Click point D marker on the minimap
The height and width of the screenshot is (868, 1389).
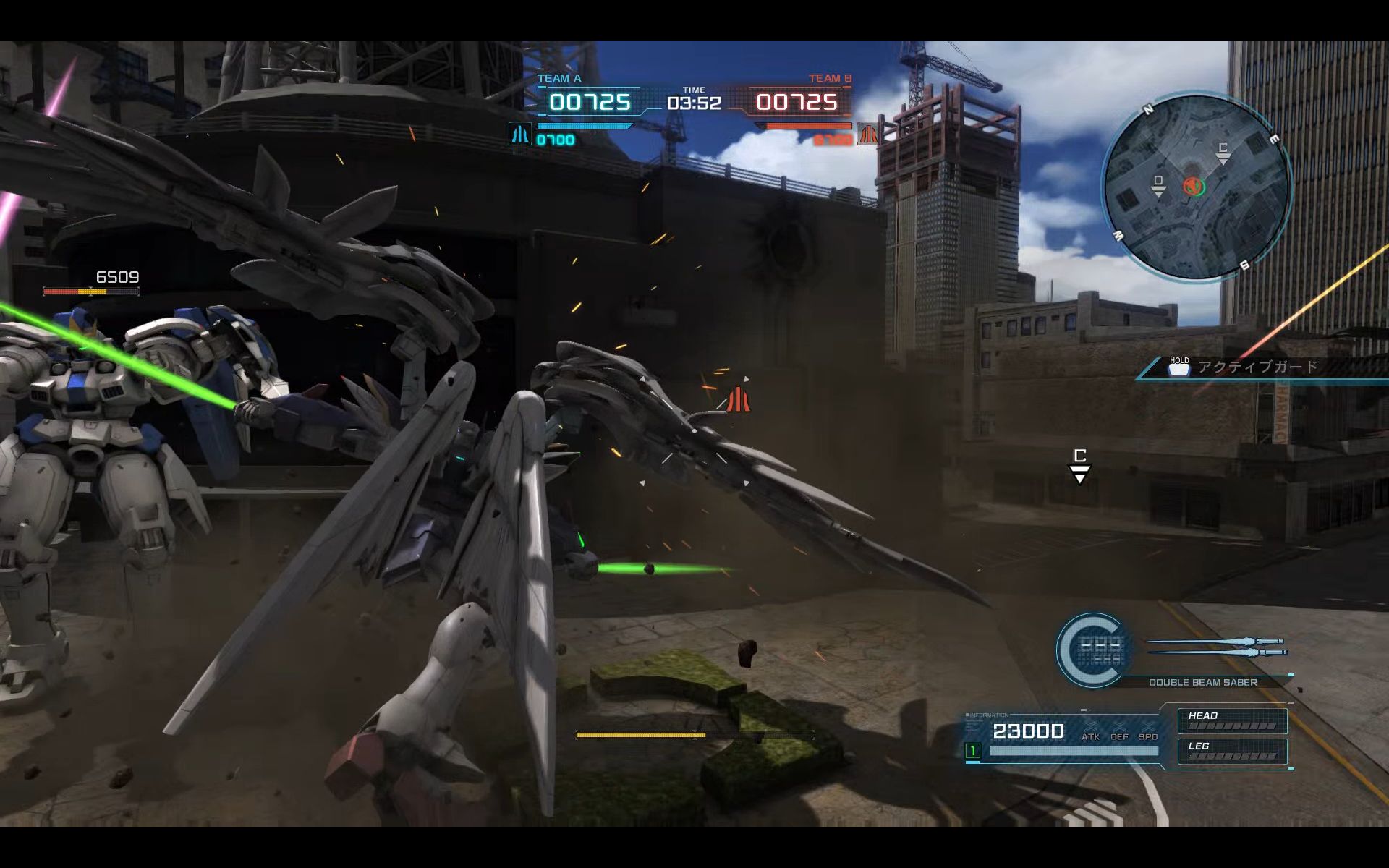1158,185
